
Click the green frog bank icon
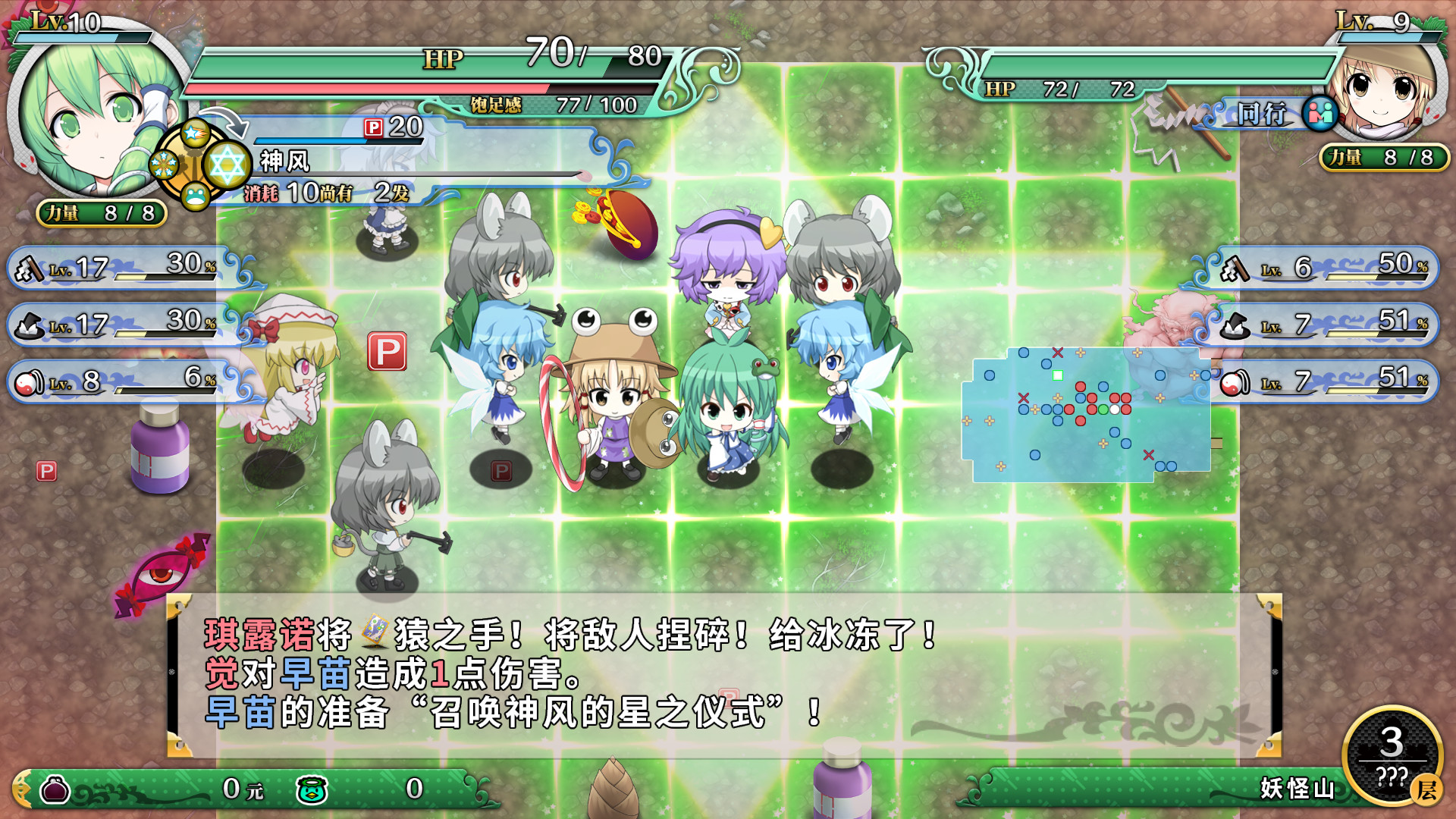312,789
